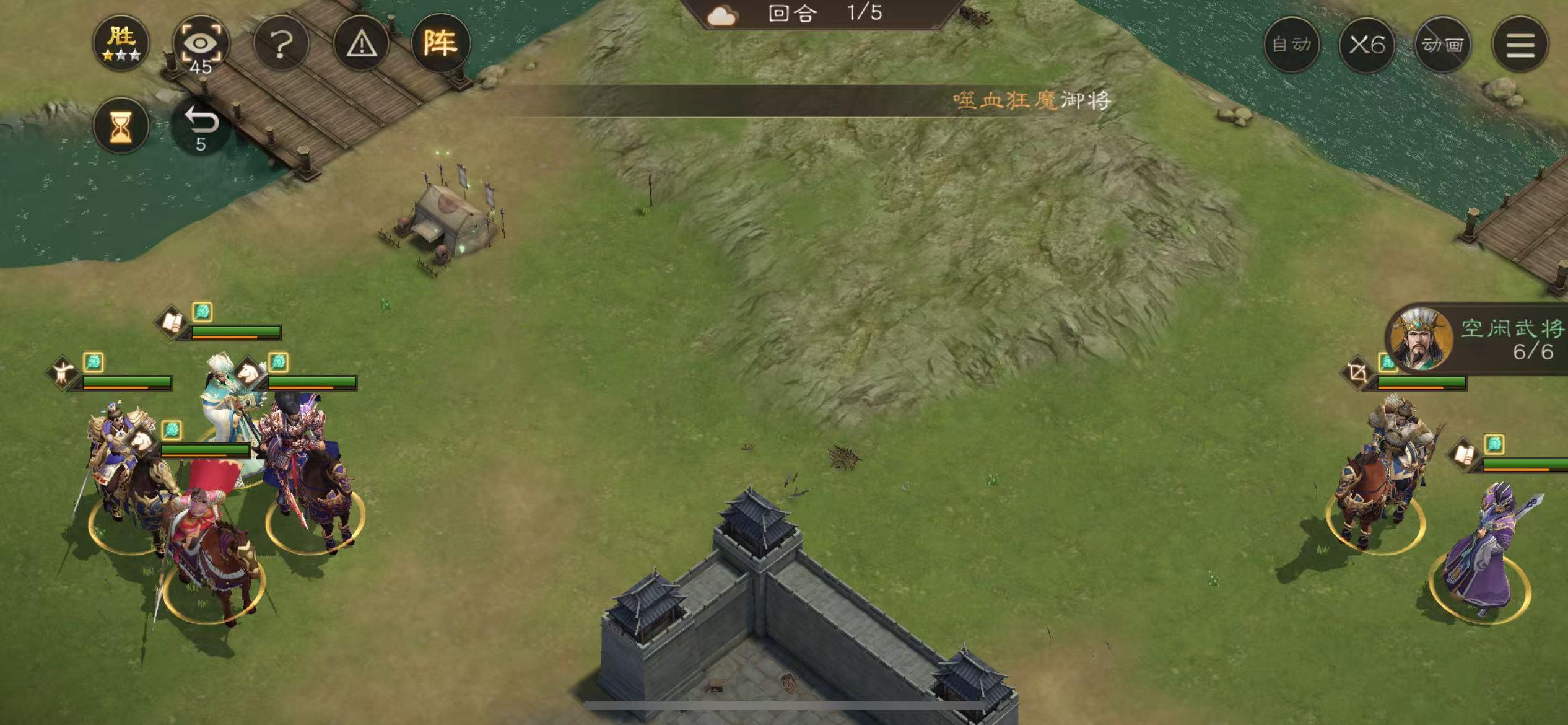Click the cloud weather icon beside 回合
This screenshot has height=725, width=1568.
(x=721, y=14)
